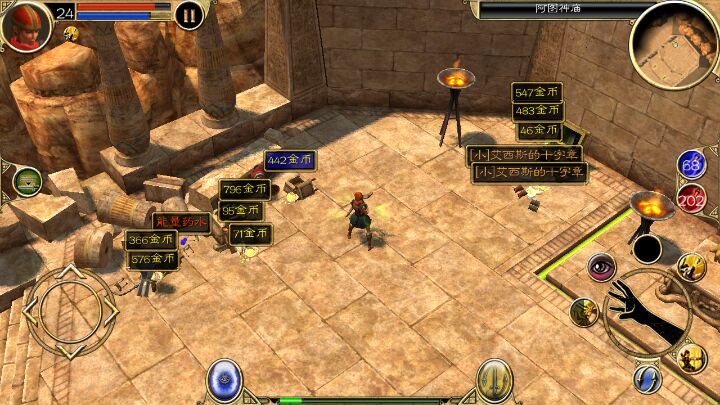Drink the blue mana potion
Viewport: 720px width, 405px height.
(x=690, y=165)
